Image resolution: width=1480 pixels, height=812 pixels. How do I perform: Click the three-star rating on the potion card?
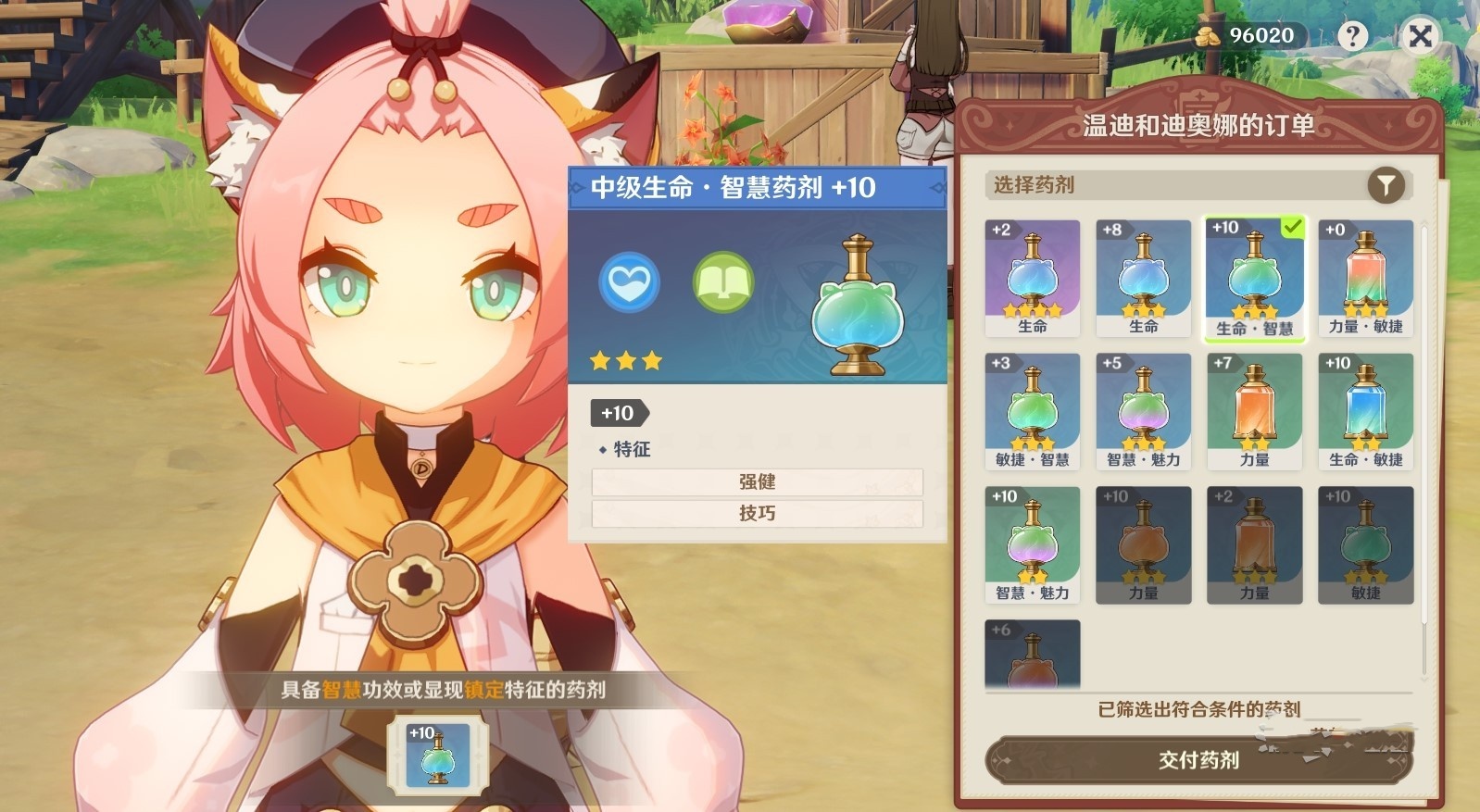pyautogui.click(x=625, y=361)
